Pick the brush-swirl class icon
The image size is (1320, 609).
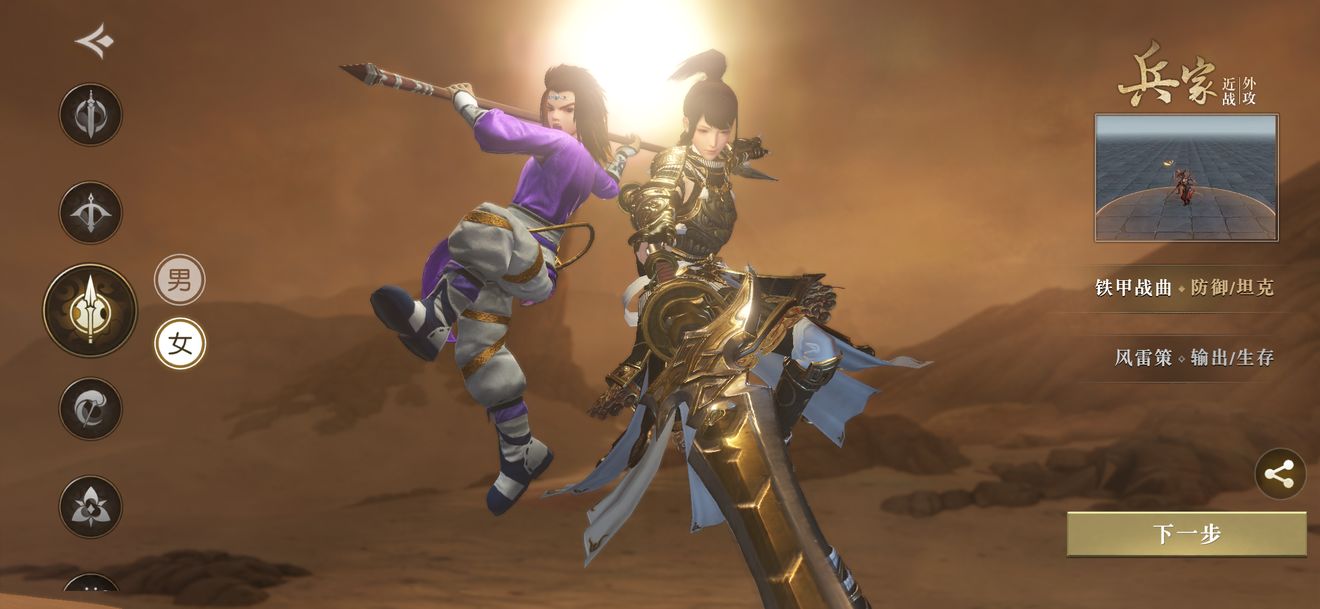[x=90, y=408]
